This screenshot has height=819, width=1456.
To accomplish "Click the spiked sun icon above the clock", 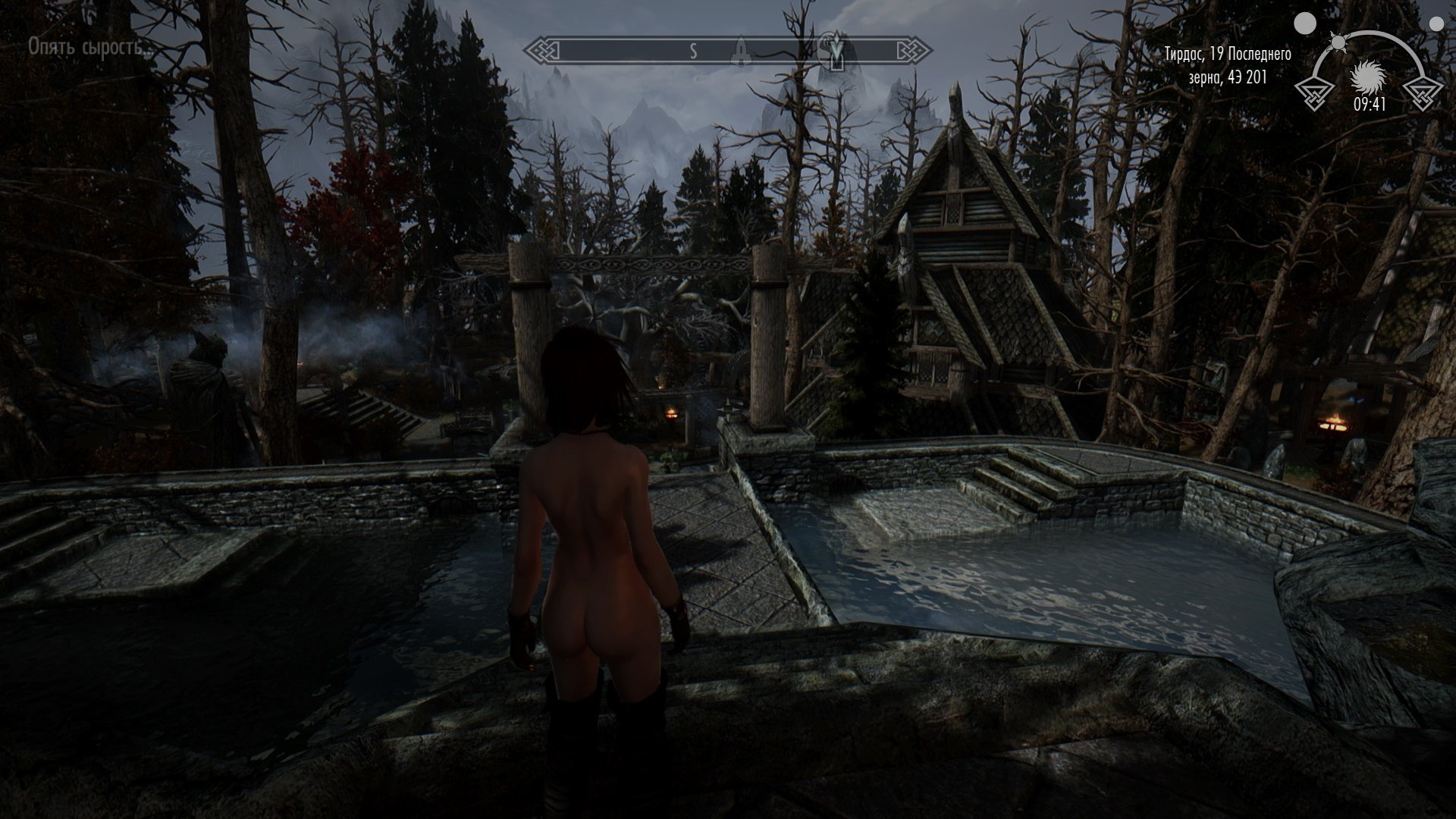I will coord(1370,78).
